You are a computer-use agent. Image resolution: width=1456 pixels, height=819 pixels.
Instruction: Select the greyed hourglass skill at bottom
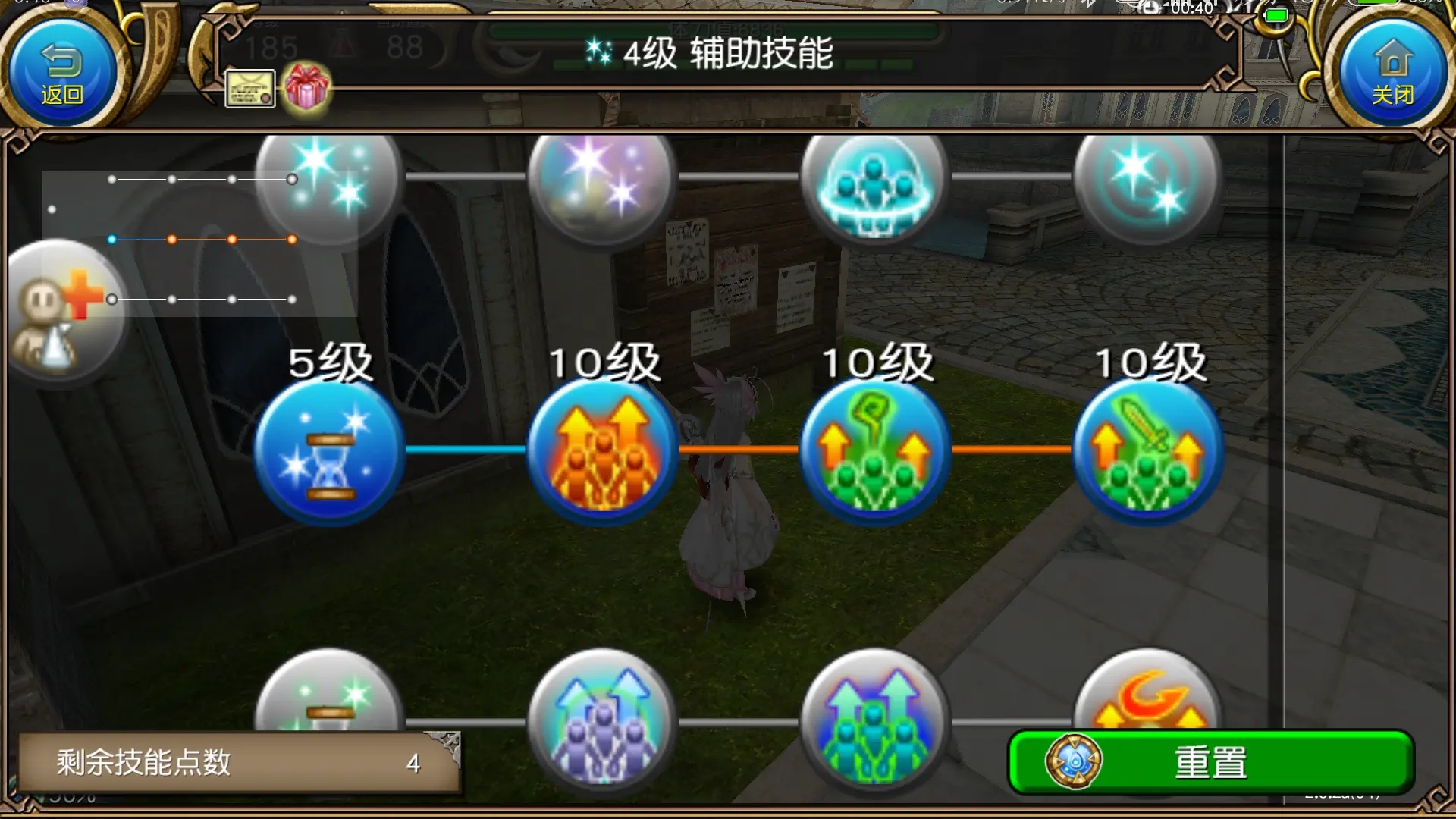coord(328,698)
